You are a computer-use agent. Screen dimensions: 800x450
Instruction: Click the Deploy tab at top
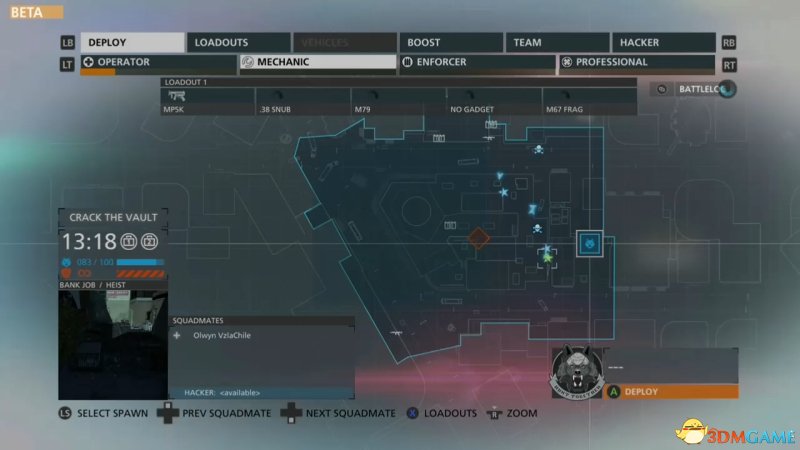click(132, 43)
